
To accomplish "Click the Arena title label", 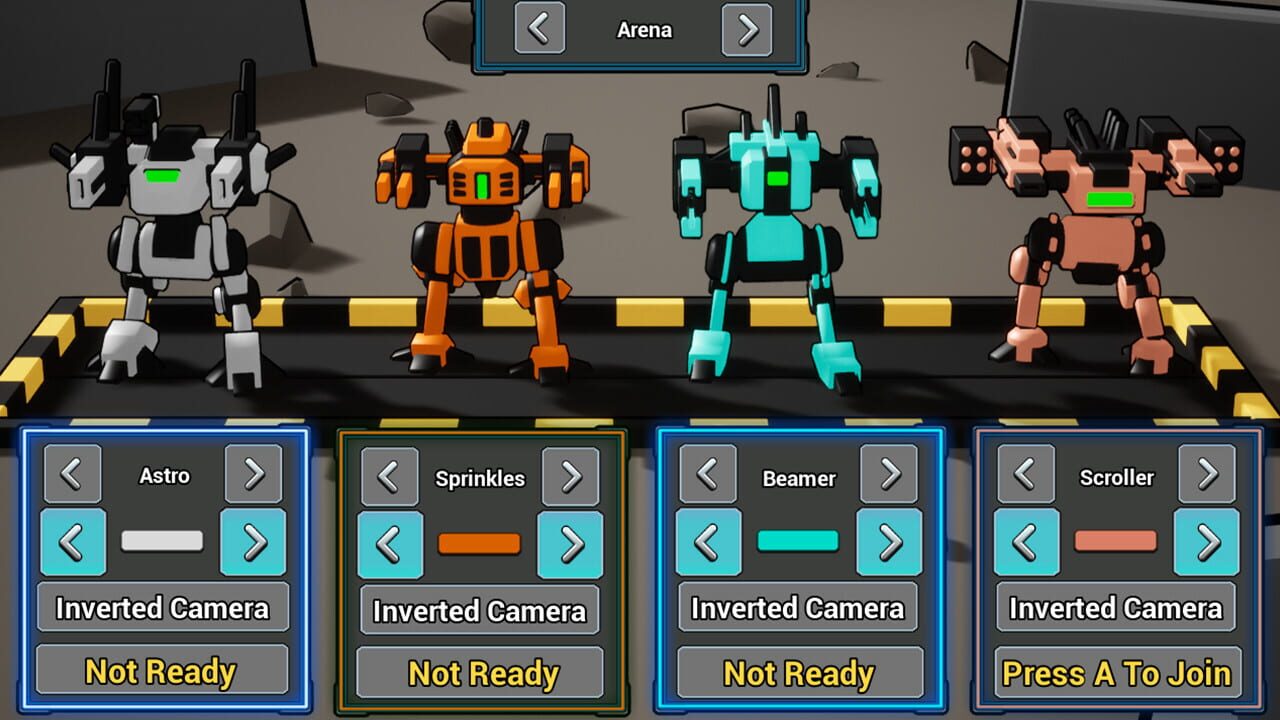I will 643,29.
